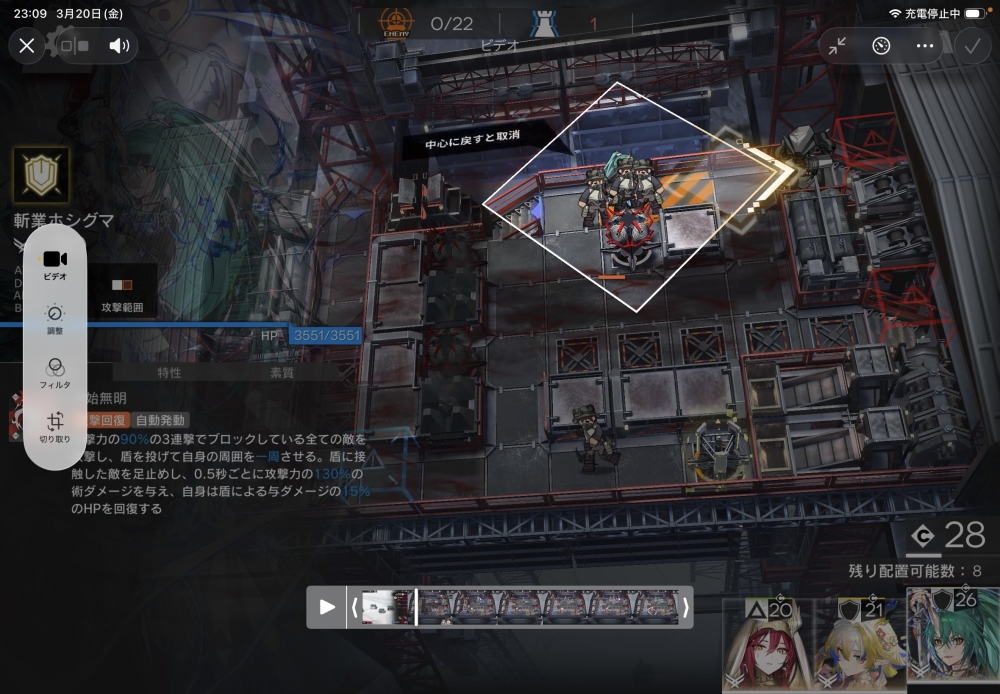Image resolution: width=1000 pixels, height=694 pixels.
Task: Open the 調整 adjustment tool
Action: (55, 319)
